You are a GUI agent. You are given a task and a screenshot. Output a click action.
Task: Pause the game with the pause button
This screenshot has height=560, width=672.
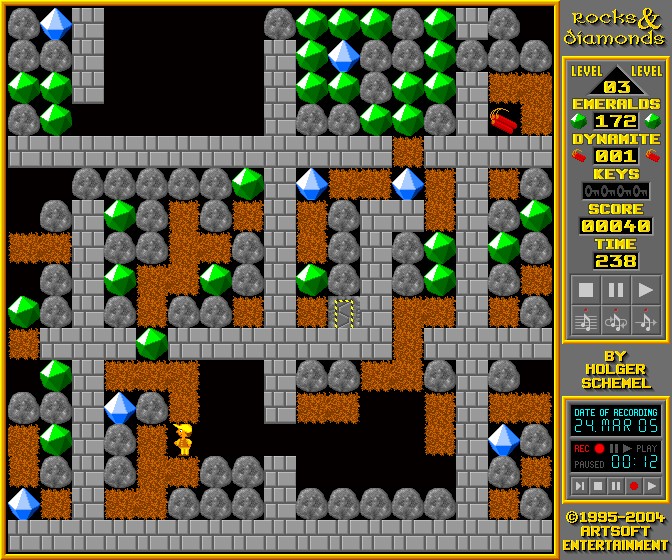616,290
